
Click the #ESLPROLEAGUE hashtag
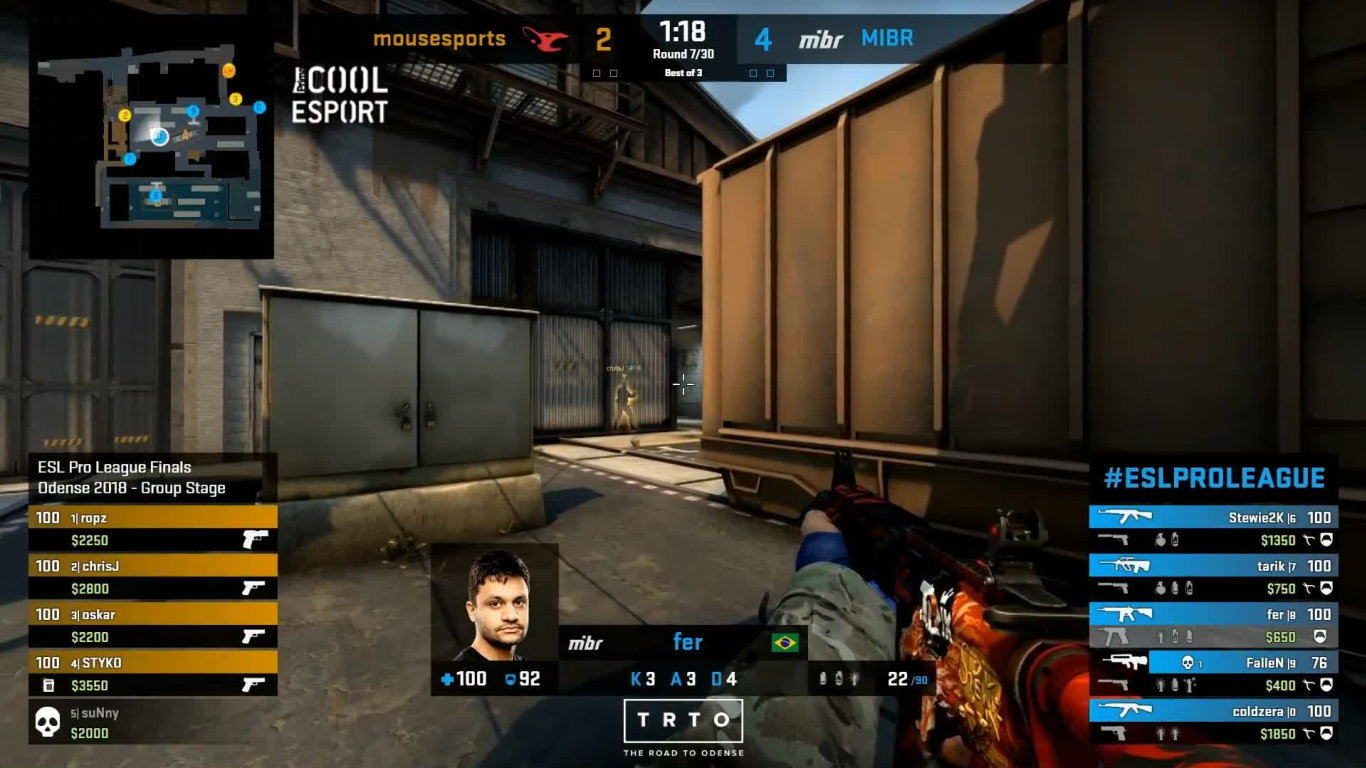click(x=1213, y=478)
